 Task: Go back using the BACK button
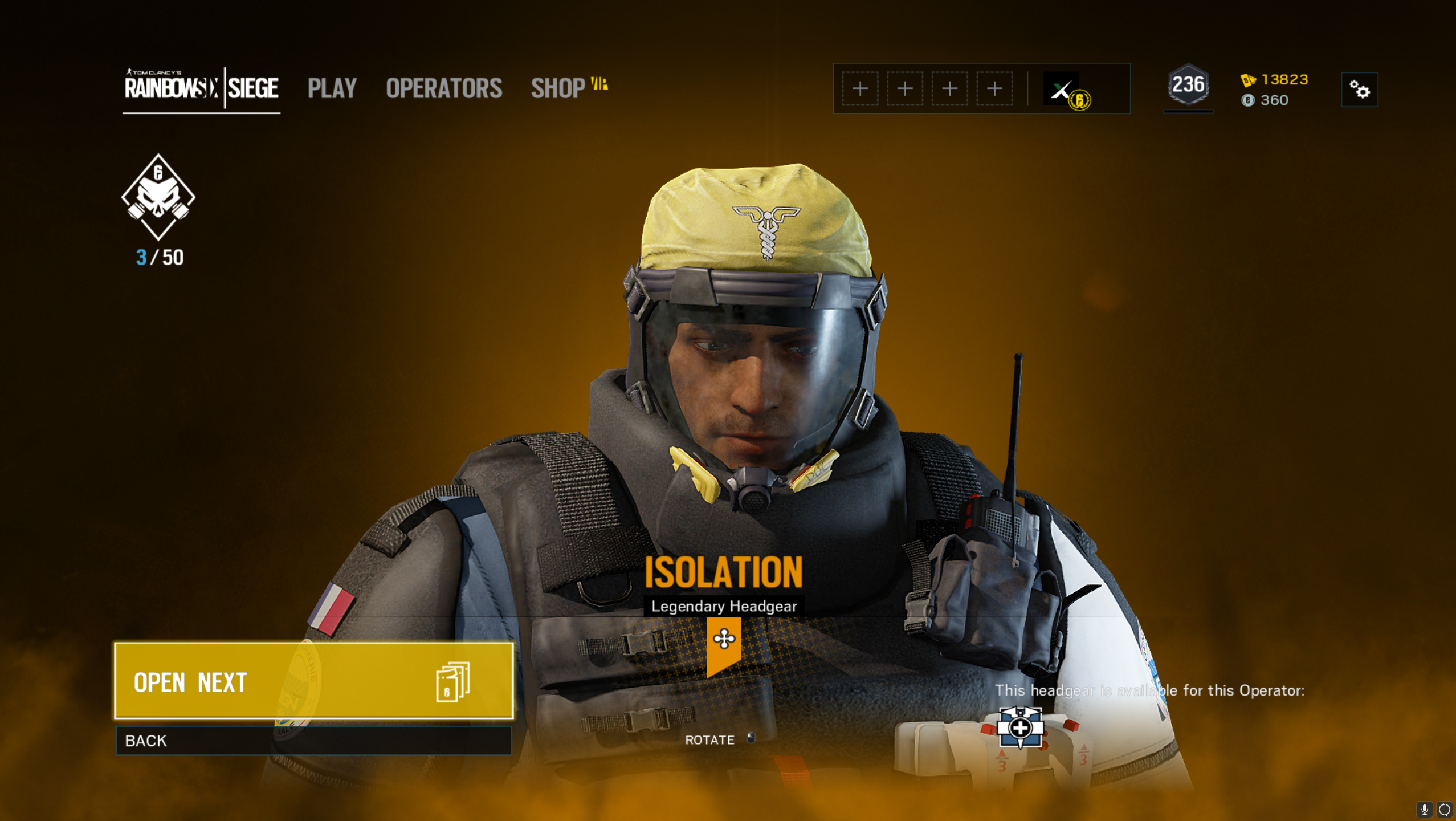pyautogui.click(x=313, y=741)
